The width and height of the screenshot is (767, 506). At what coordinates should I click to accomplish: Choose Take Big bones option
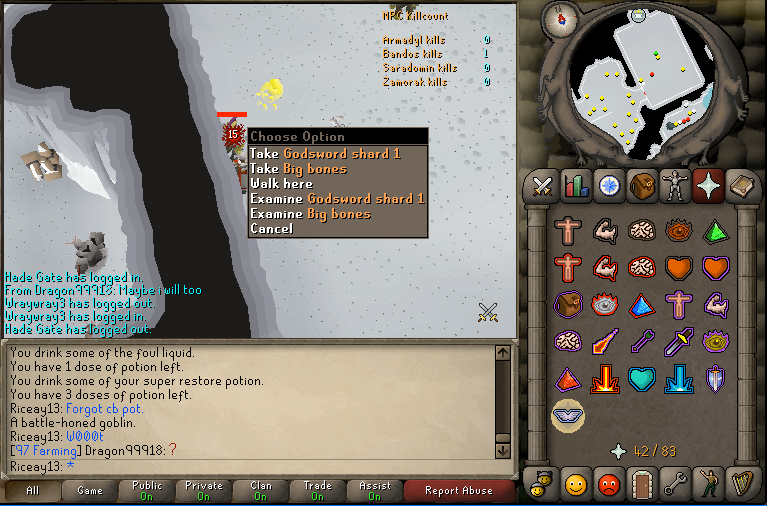(298, 169)
